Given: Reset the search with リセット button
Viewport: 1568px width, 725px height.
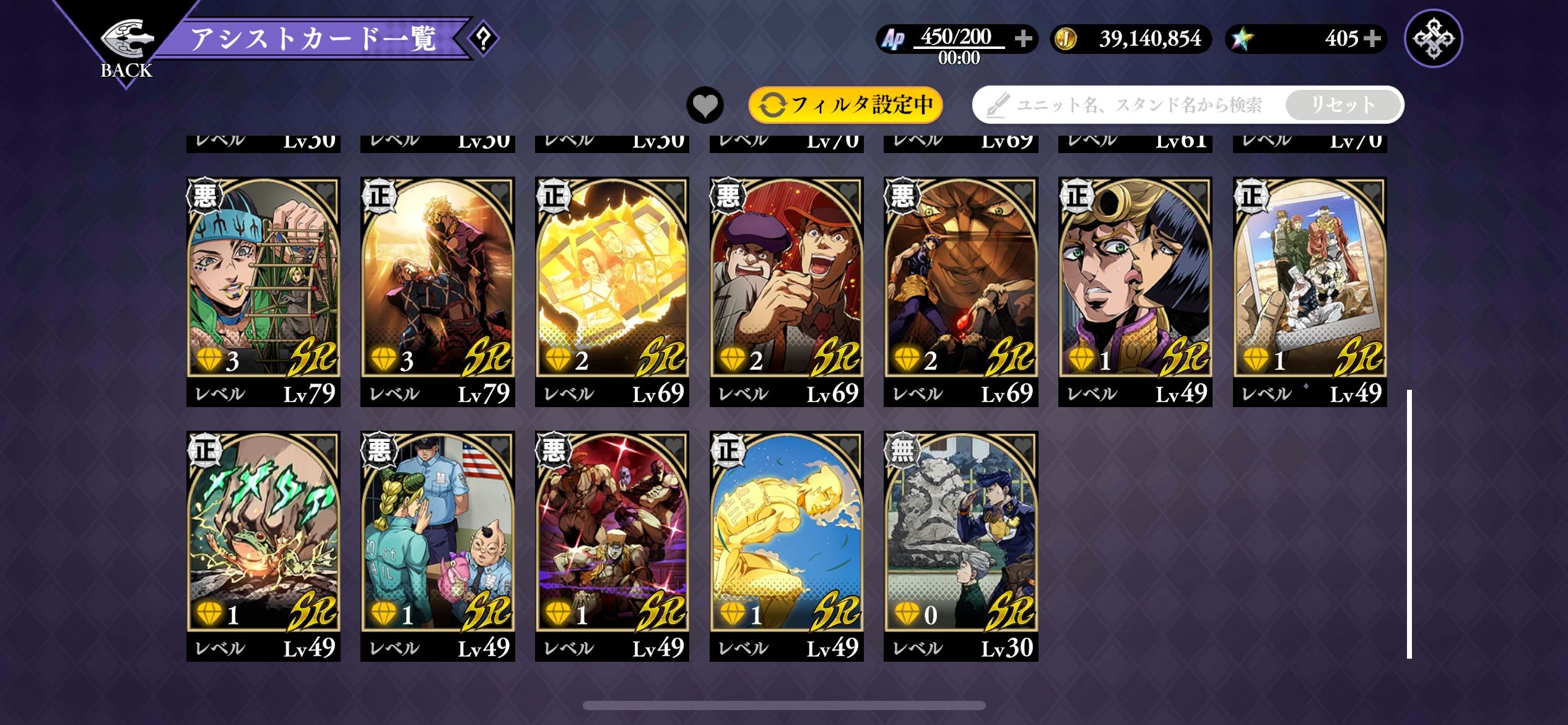Looking at the screenshot, I should coord(1343,105).
